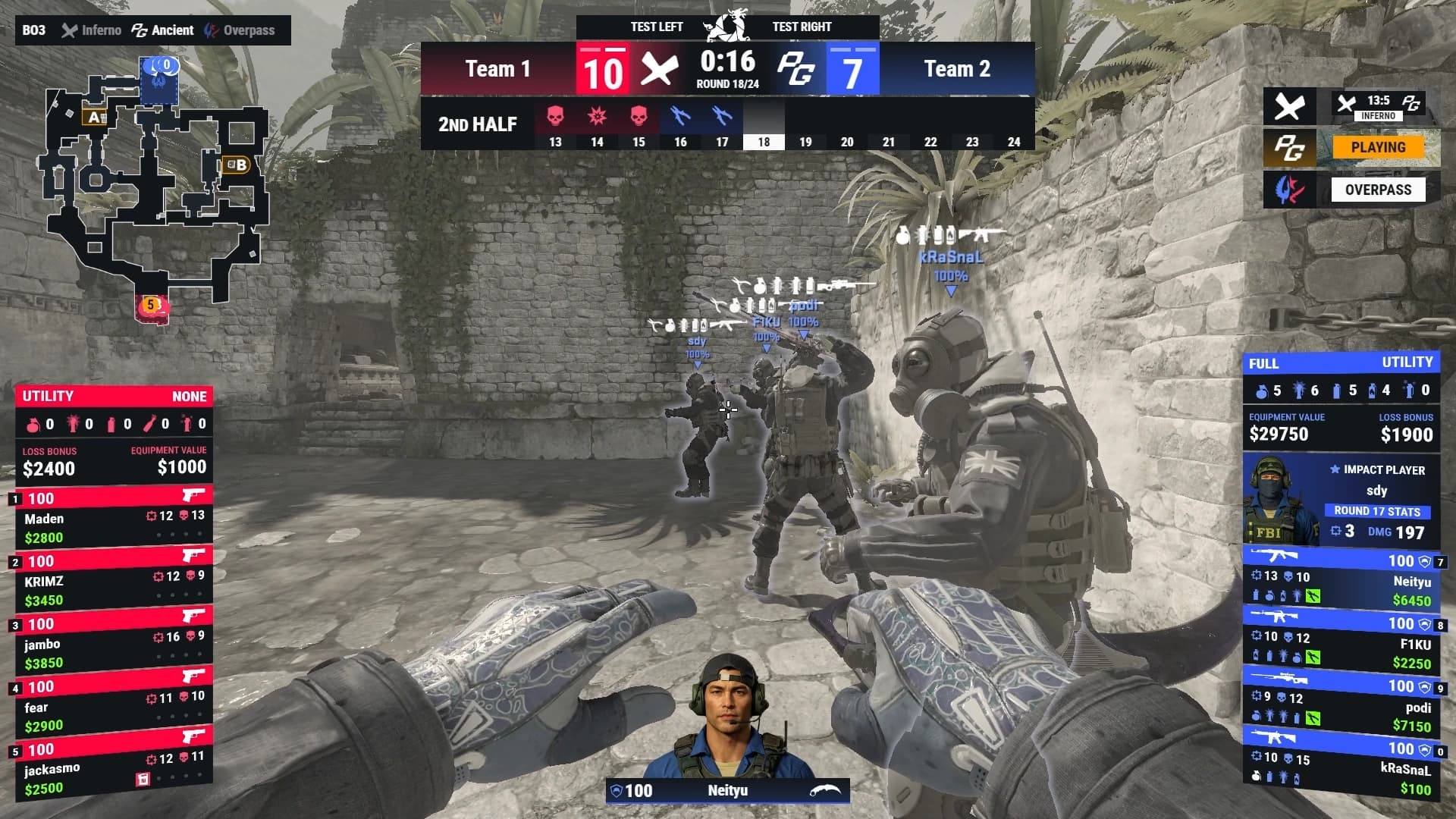Select round 13 in round history
Viewport: 1456px width, 819px height.
coord(555,125)
